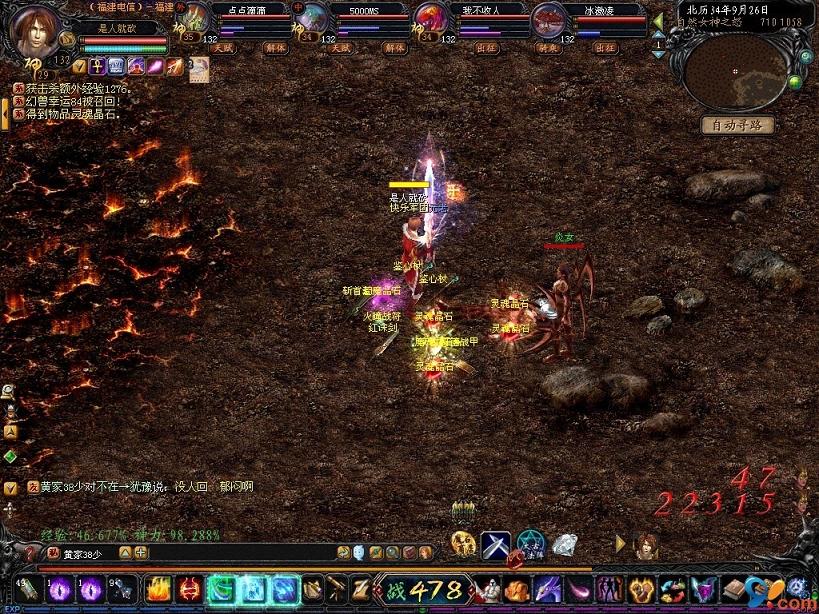Click the 出征 button under 冰激凌

coord(605,47)
